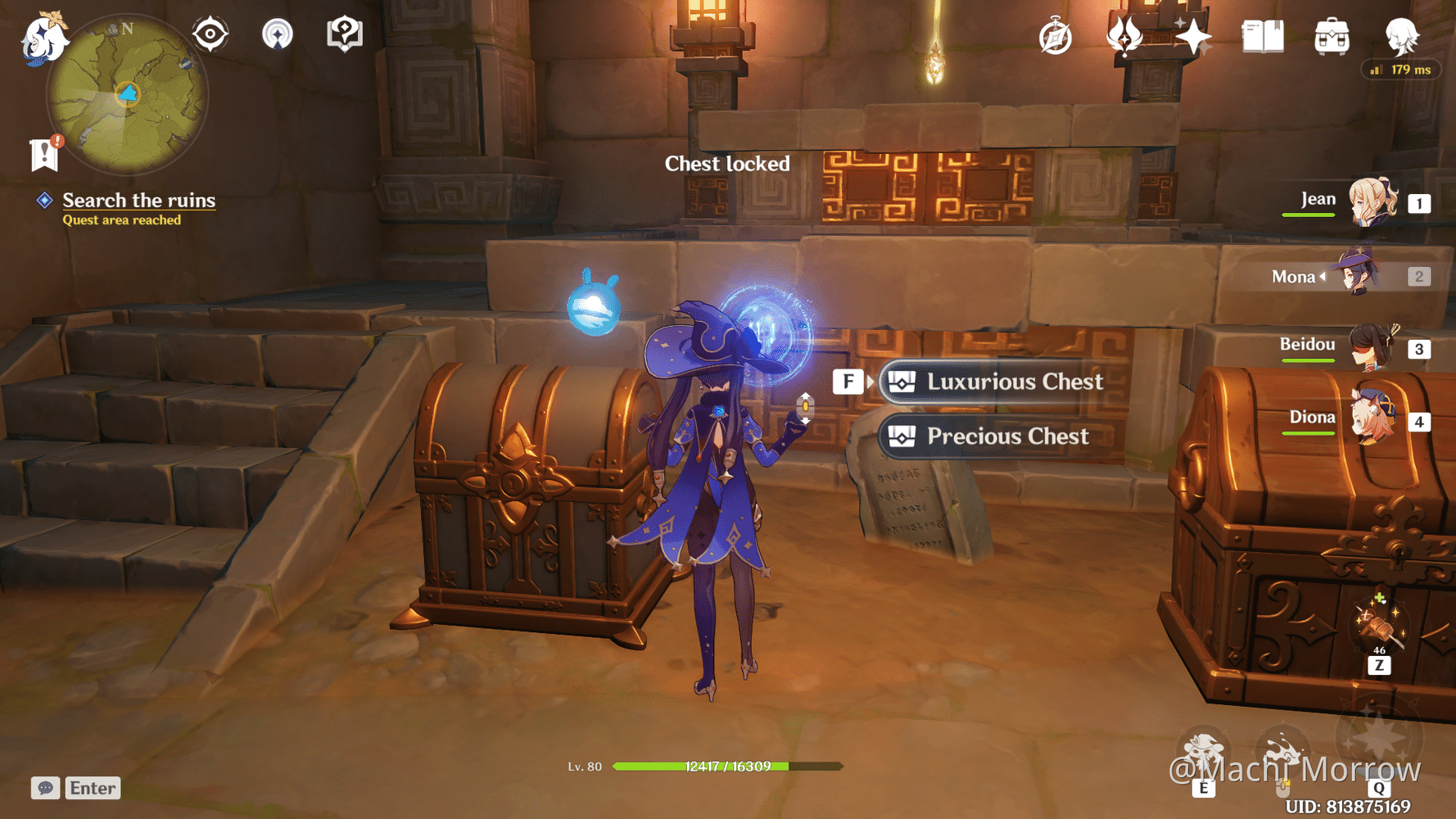
Task: Open the co-op mode icon
Action: 278,34
